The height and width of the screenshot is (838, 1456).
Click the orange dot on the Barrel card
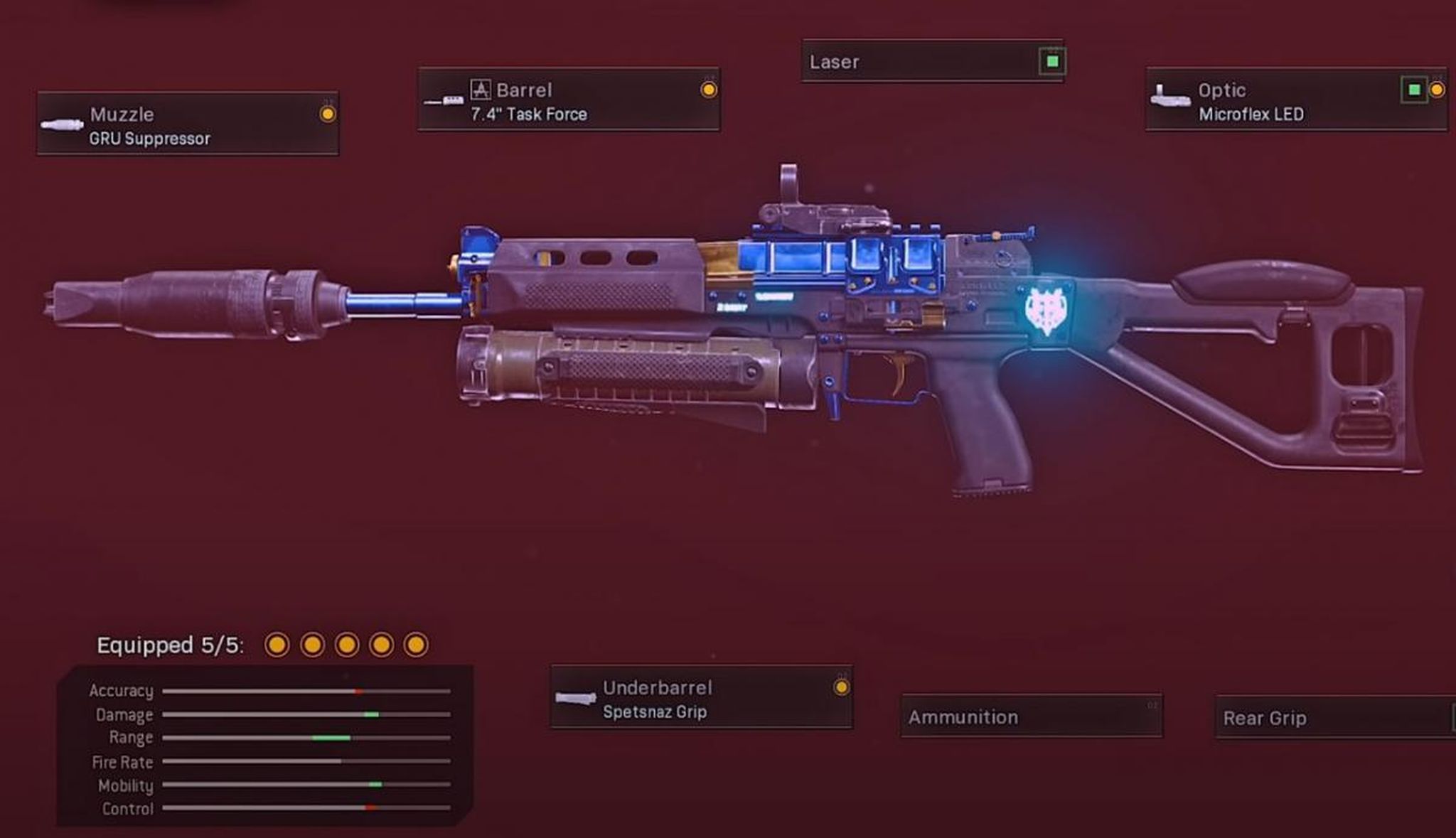[x=708, y=90]
